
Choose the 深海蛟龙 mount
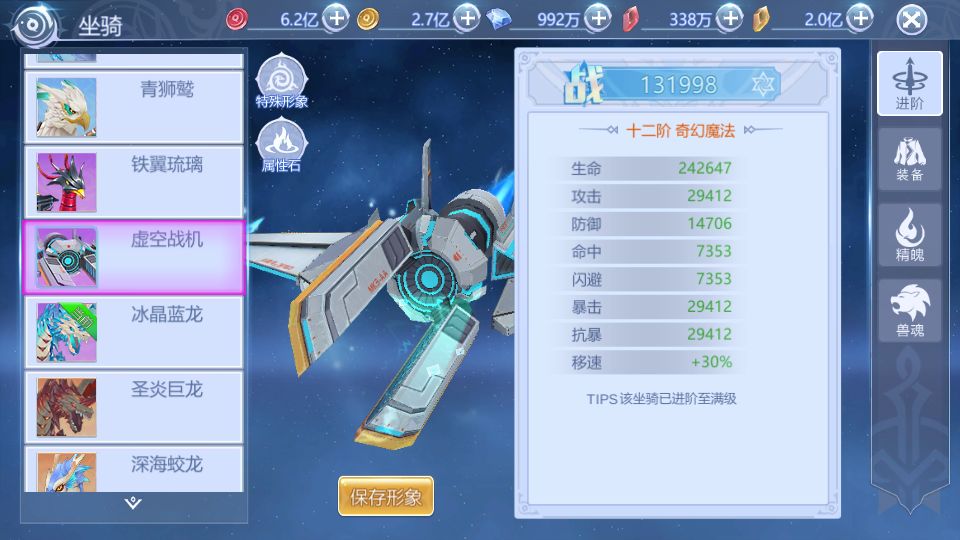(133, 470)
